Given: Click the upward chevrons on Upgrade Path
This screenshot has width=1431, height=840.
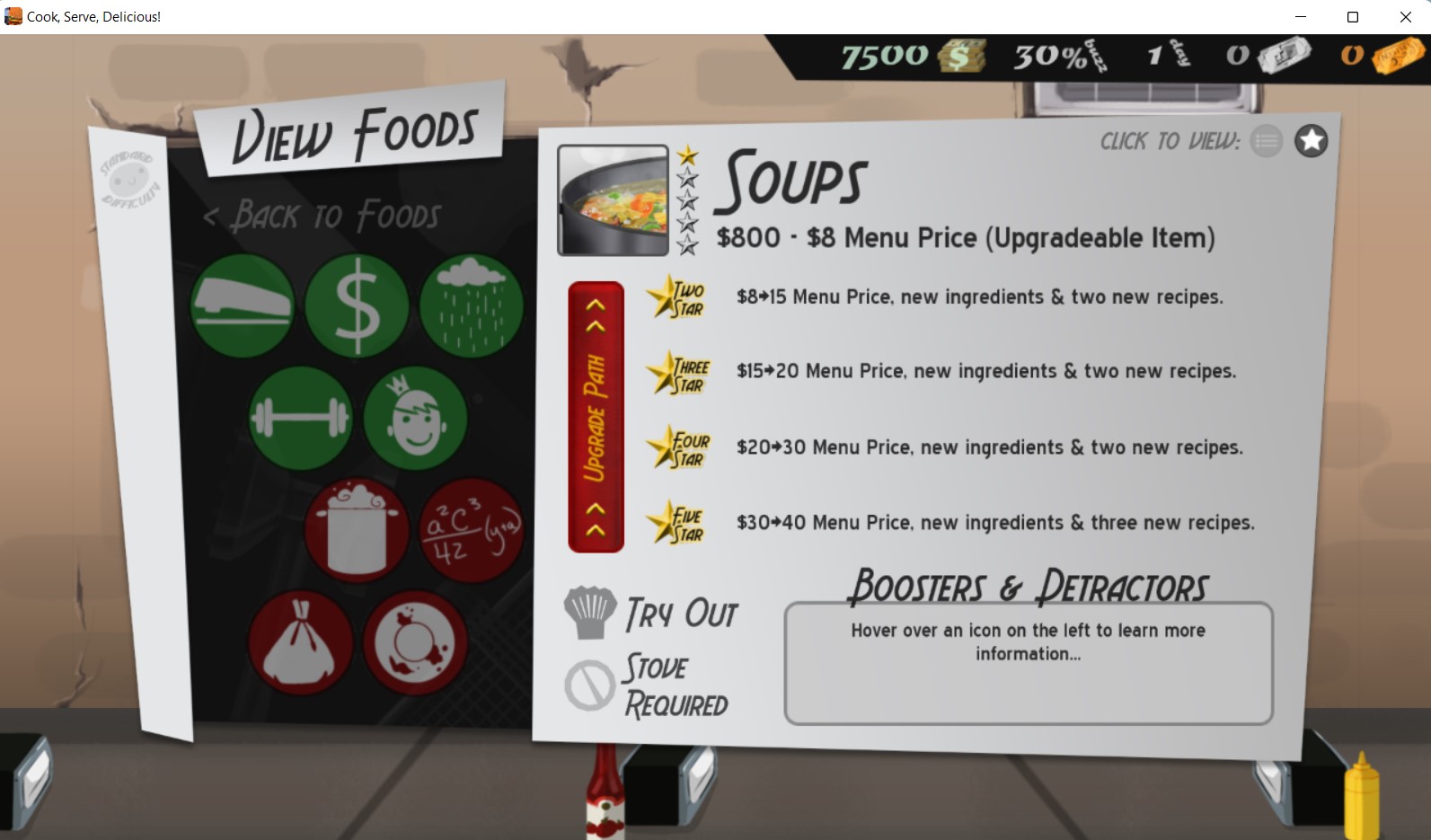Looking at the screenshot, I should [594, 314].
